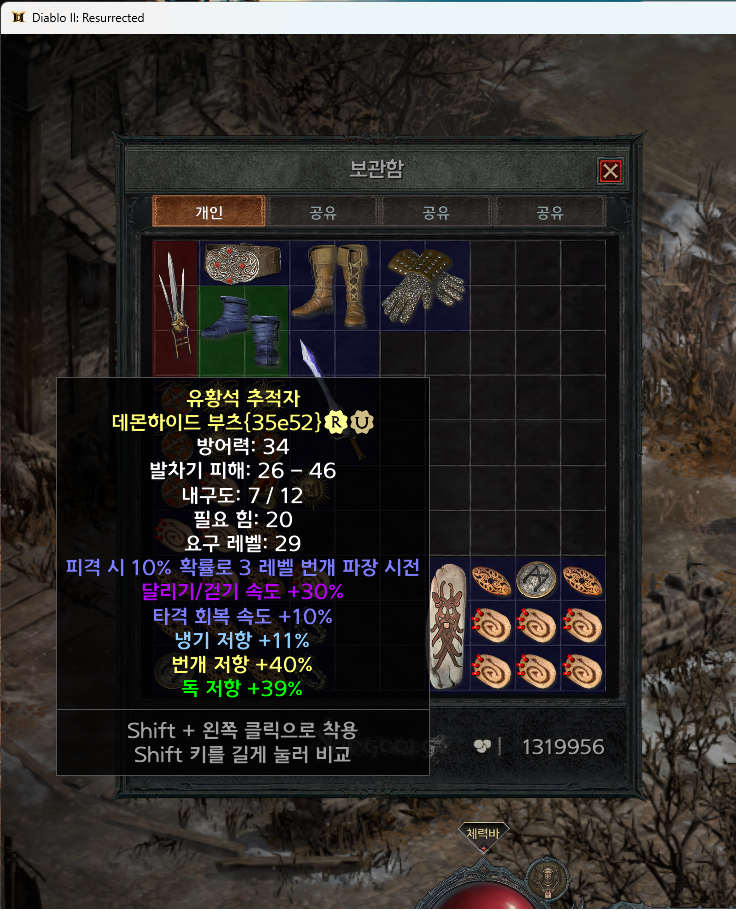Open the character portrait button beside health orb
The width and height of the screenshot is (736, 911).
tap(547, 877)
